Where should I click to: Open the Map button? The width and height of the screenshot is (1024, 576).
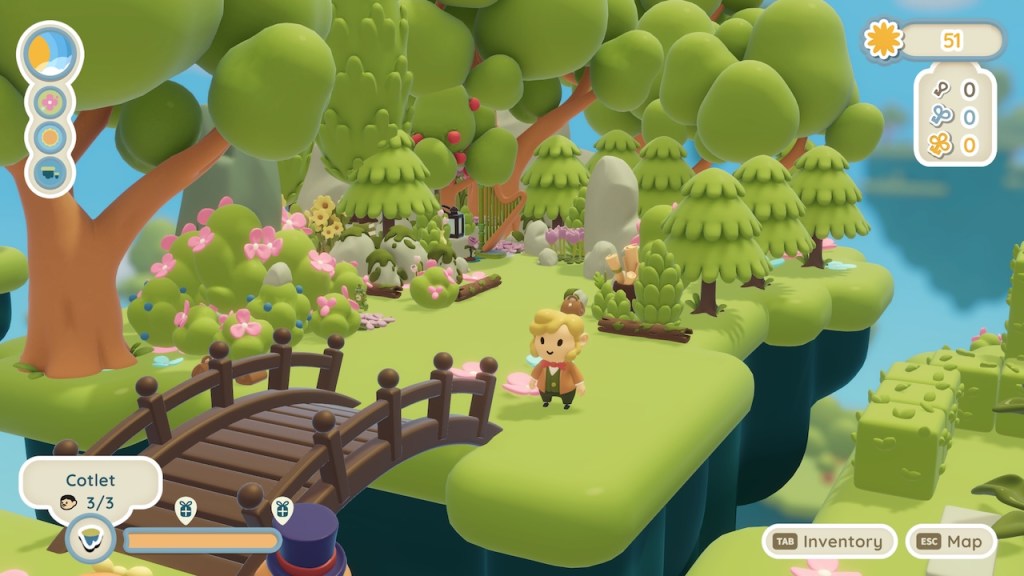[951, 541]
